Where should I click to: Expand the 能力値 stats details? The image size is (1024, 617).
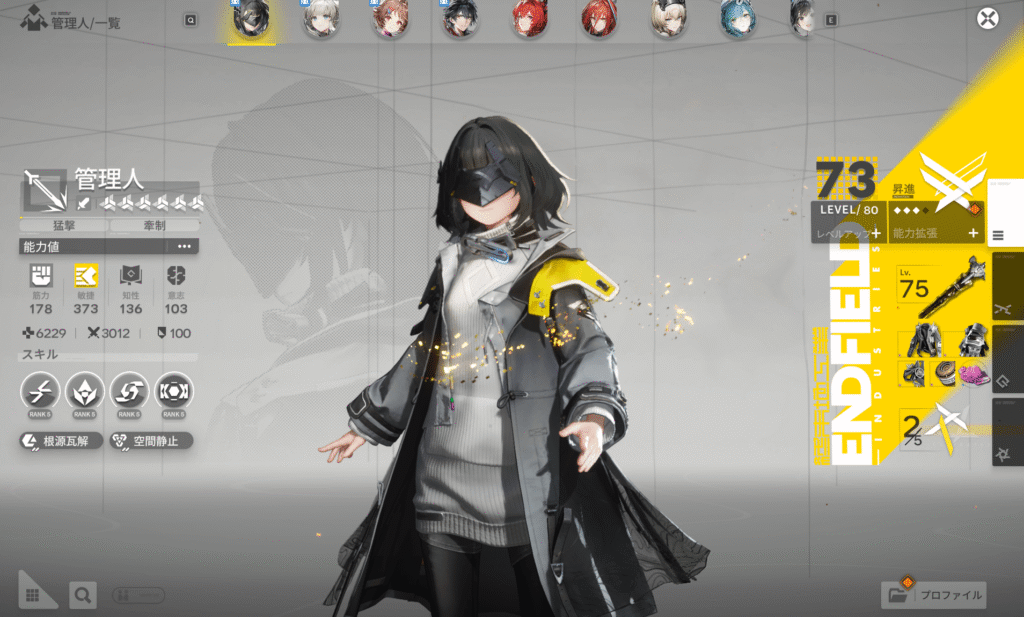pos(184,246)
